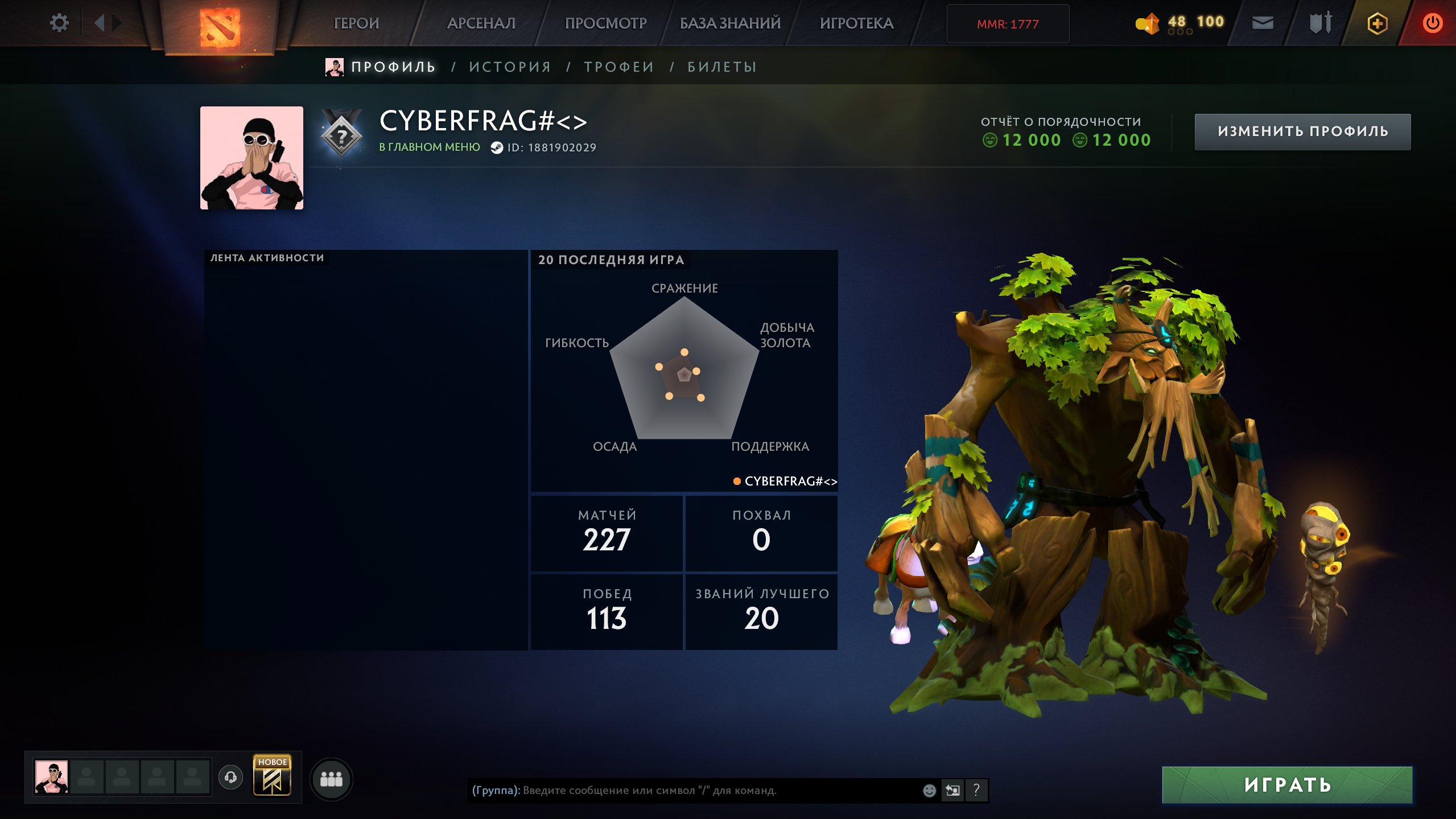Switch to the ИСТОРИЯ tab

tap(510, 66)
